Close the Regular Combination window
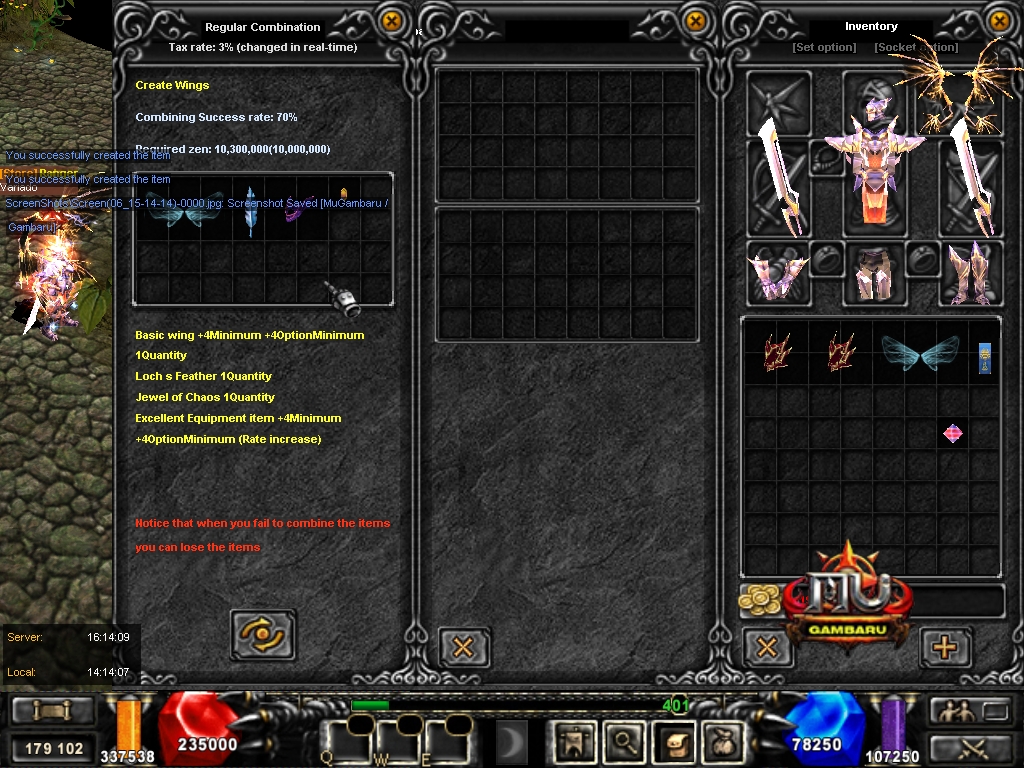The height and width of the screenshot is (768, 1024). coord(392,20)
